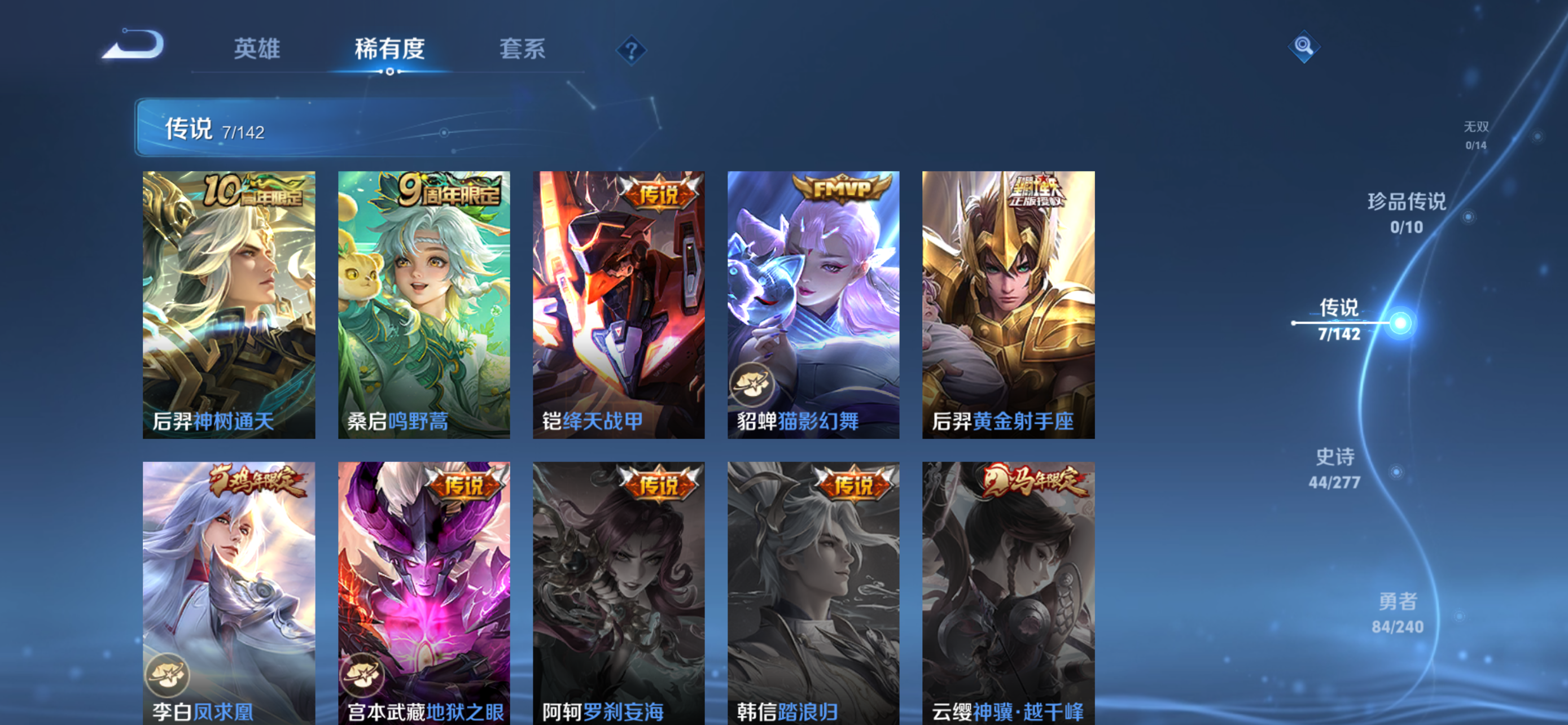Open the 桑启鸣野蒿 skin card
This screenshot has height=725, width=1568.
coord(424,304)
